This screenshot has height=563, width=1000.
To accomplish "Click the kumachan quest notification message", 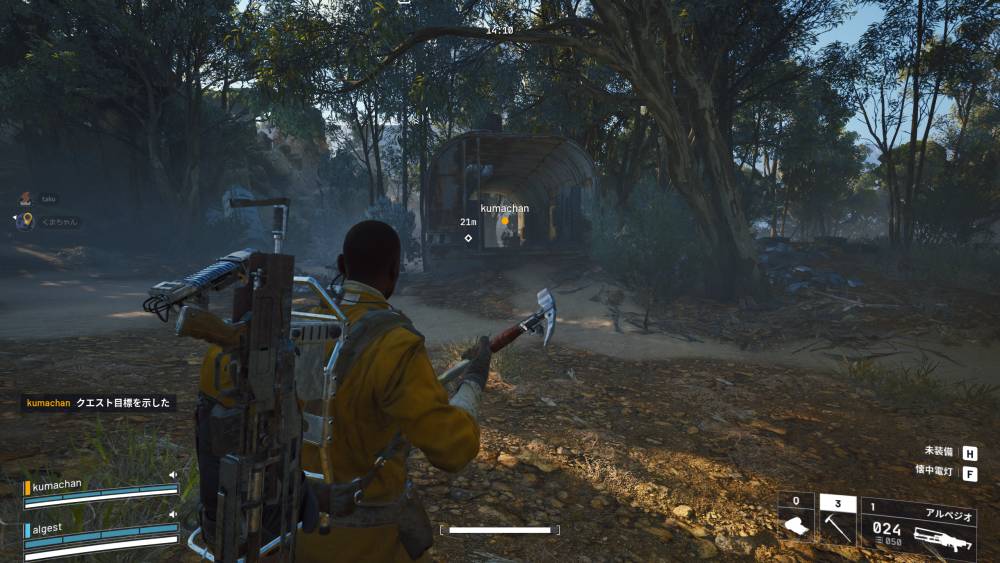I will coord(99,403).
